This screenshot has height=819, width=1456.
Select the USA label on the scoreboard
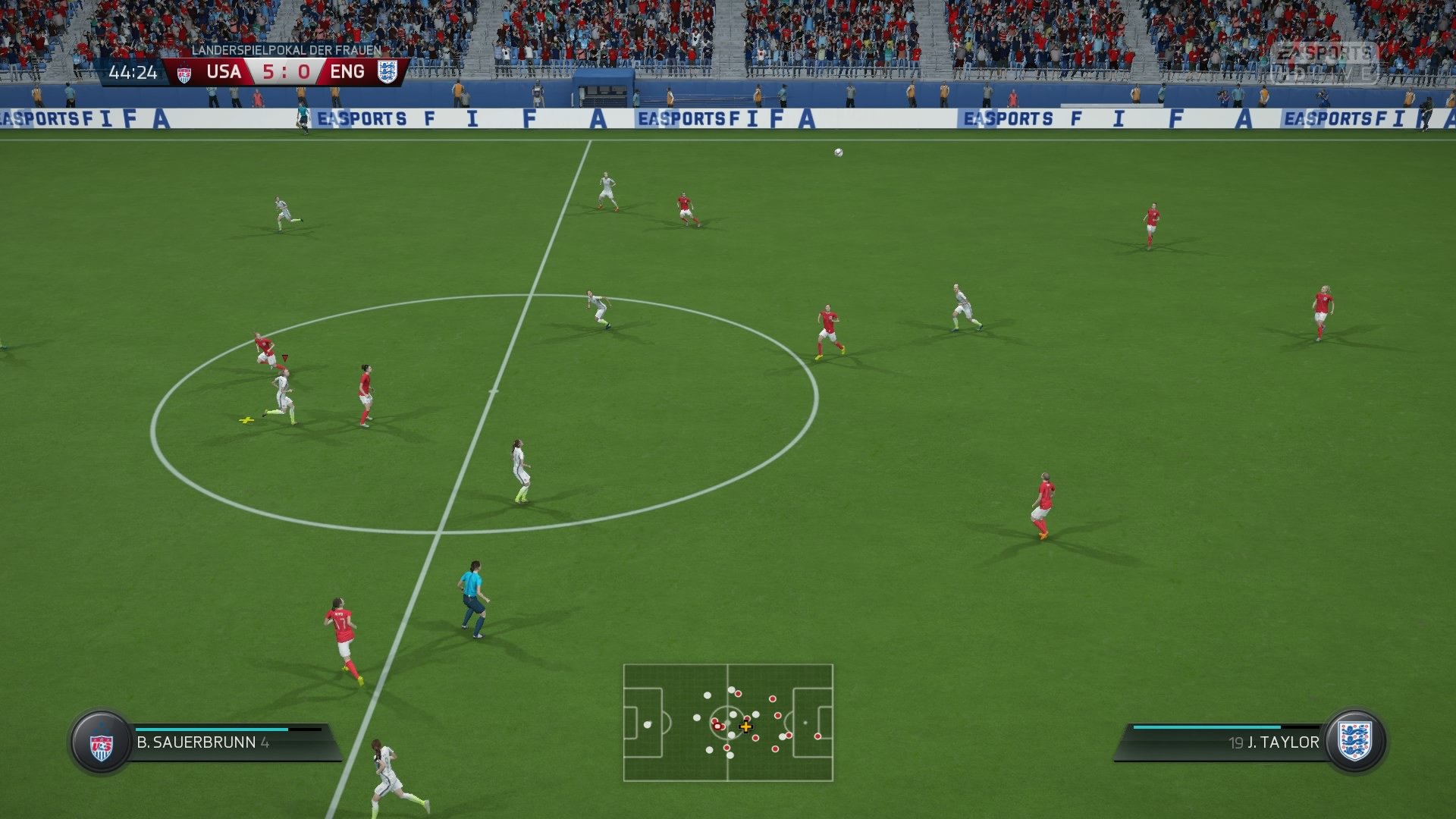[x=224, y=73]
